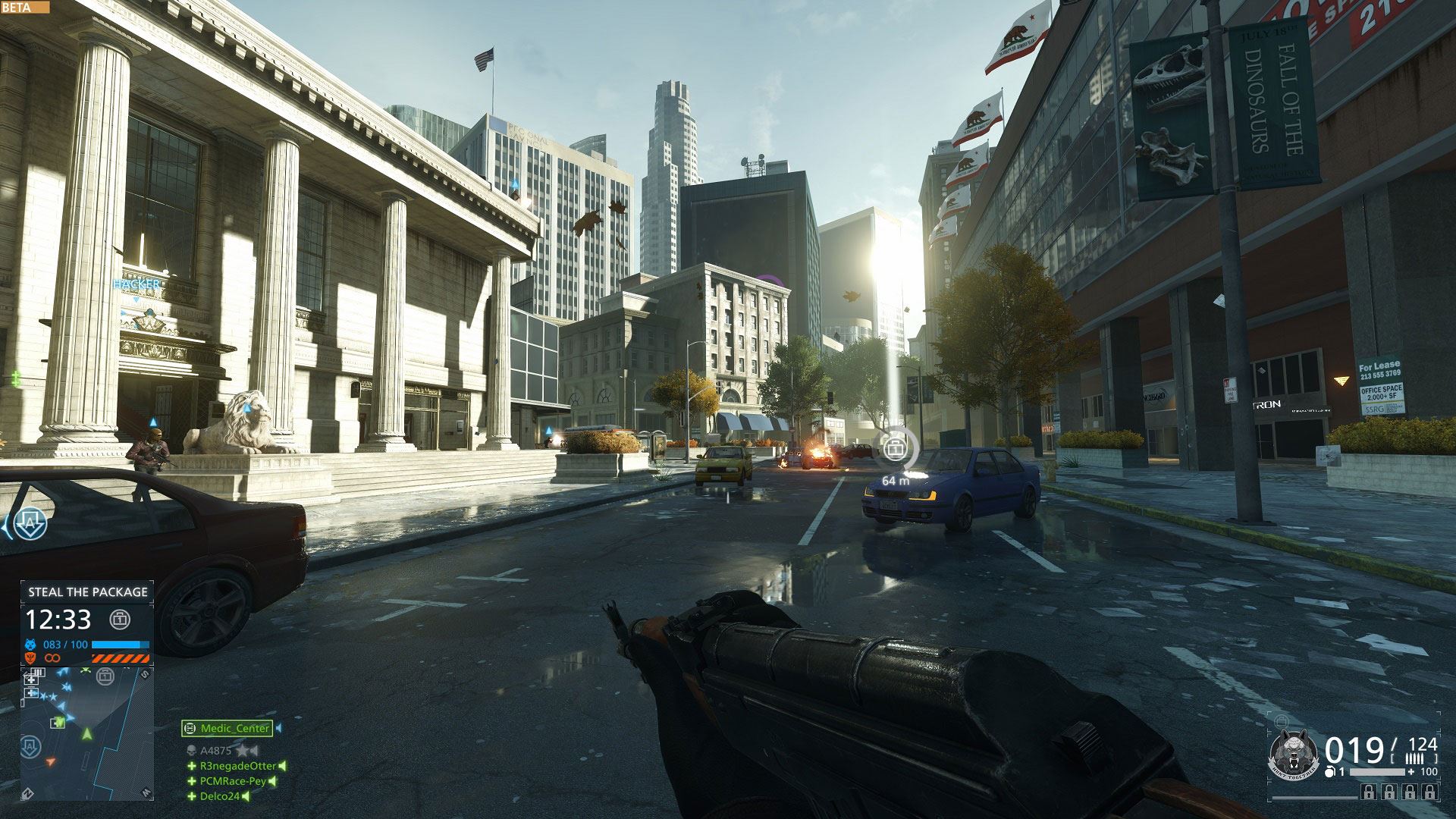Select squad member Delco24
Viewport: 1456px width, 819px height.
(x=219, y=796)
